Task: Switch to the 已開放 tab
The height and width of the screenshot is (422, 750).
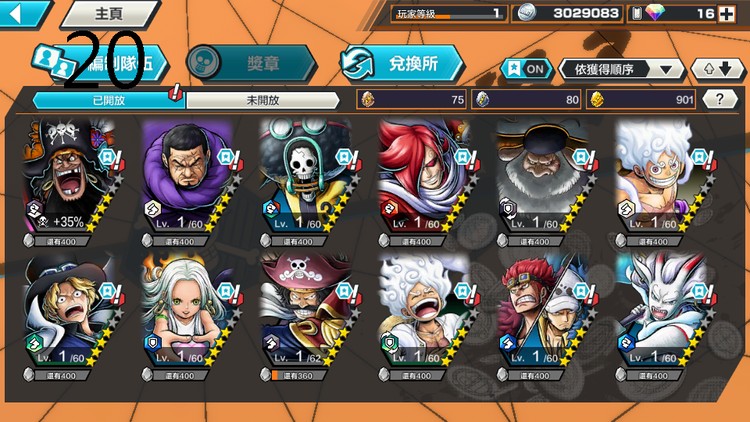Action: 108,100
